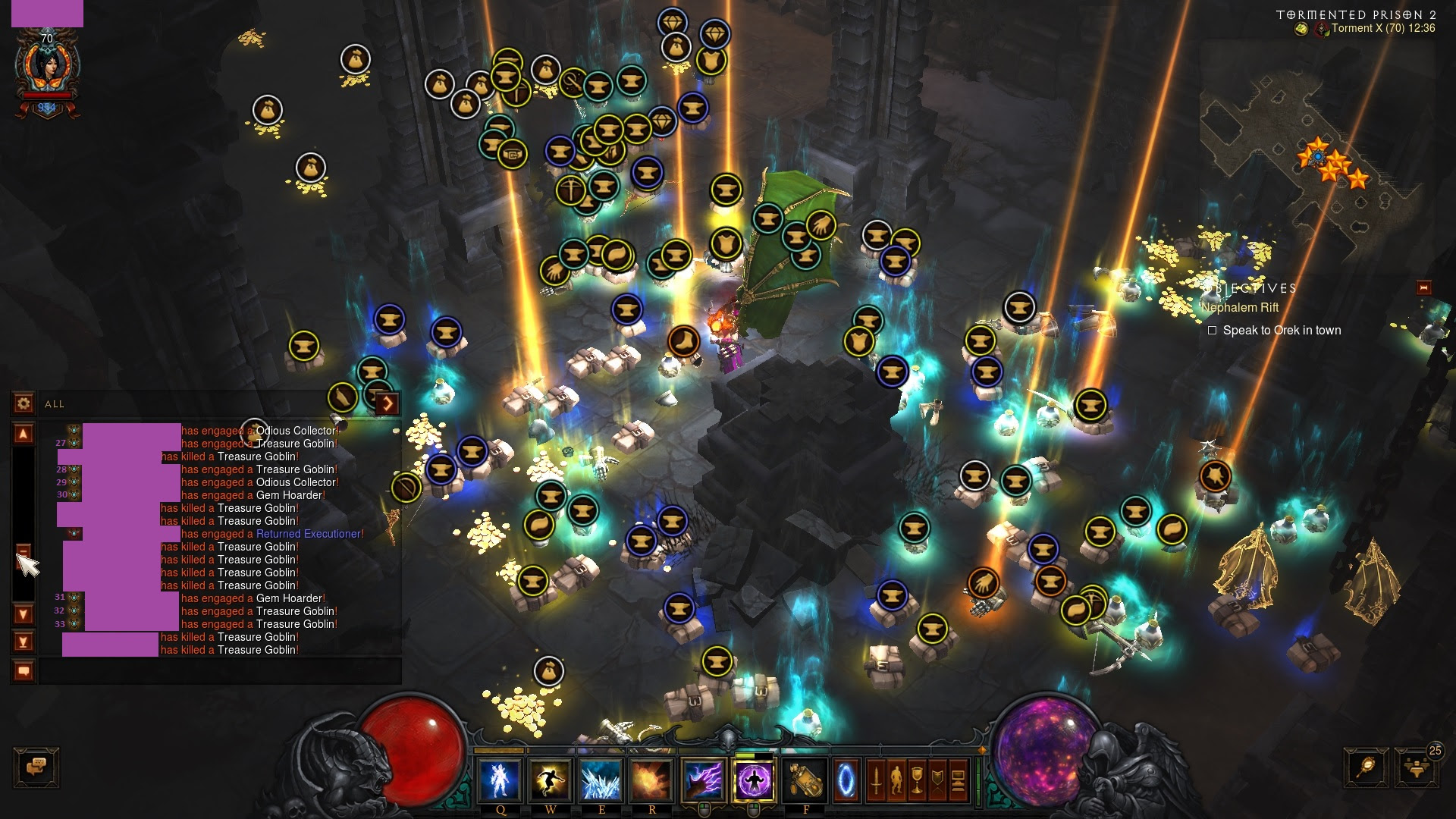Image resolution: width=1456 pixels, height=819 pixels.
Task: Open a town portal with the blue portal icon
Action: pyautogui.click(x=846, y=780)
